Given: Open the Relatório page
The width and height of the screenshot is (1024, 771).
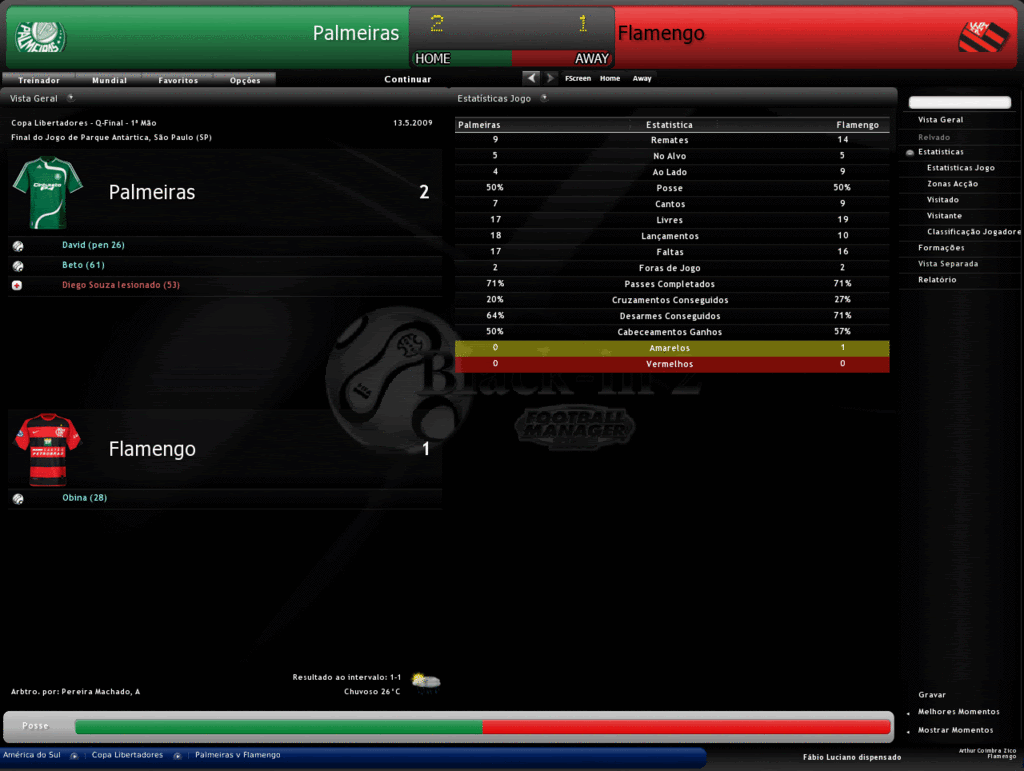Looking at the screenshot, I should pyautogui.click(x=937, y=280).
